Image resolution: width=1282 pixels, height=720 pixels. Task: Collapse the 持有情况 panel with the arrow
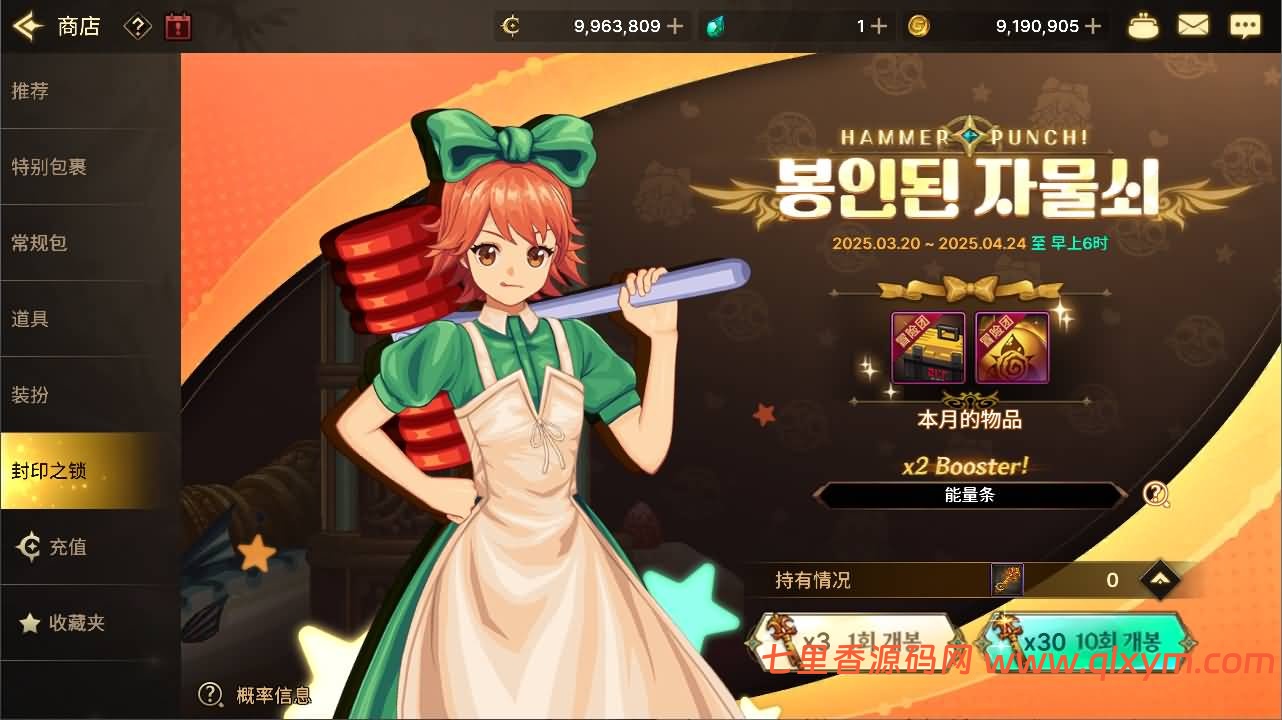coord(1159,579)
